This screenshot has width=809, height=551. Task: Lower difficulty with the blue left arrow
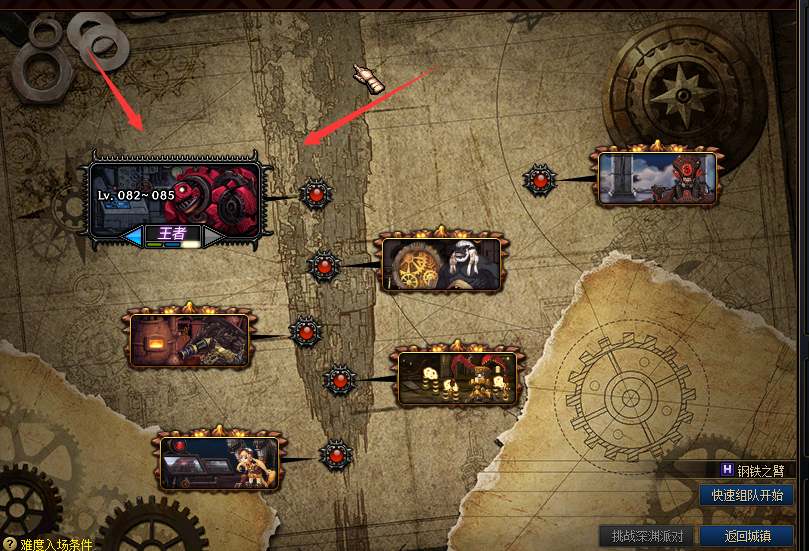[132, 236]
